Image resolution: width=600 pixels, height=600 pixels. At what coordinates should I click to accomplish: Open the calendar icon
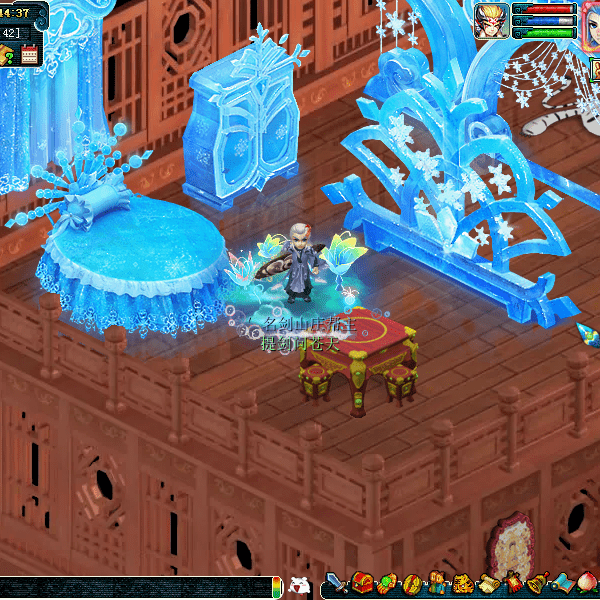tap(29, 56)
